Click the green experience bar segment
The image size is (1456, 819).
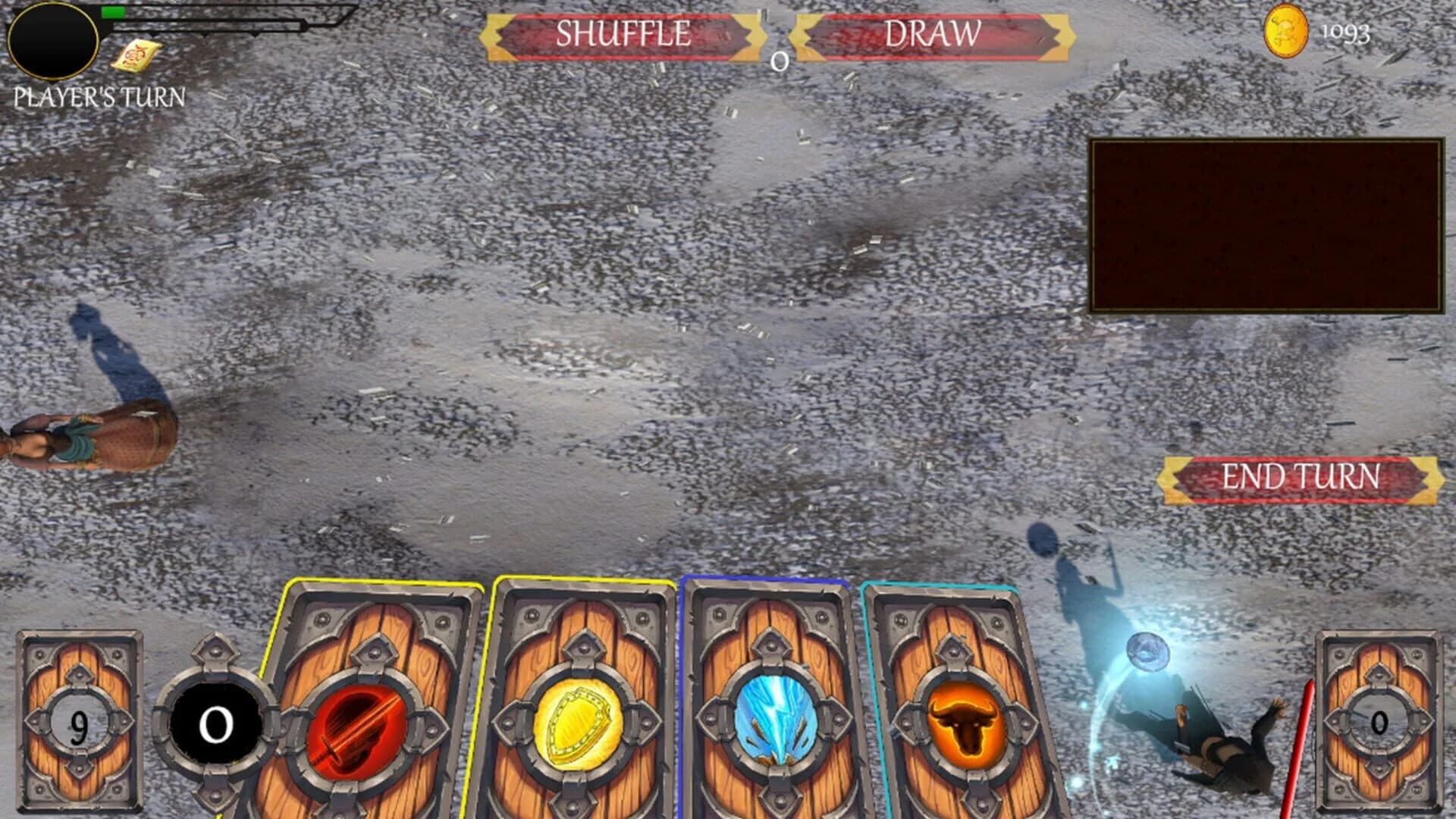pyautogui.click(x=114, y=13)
